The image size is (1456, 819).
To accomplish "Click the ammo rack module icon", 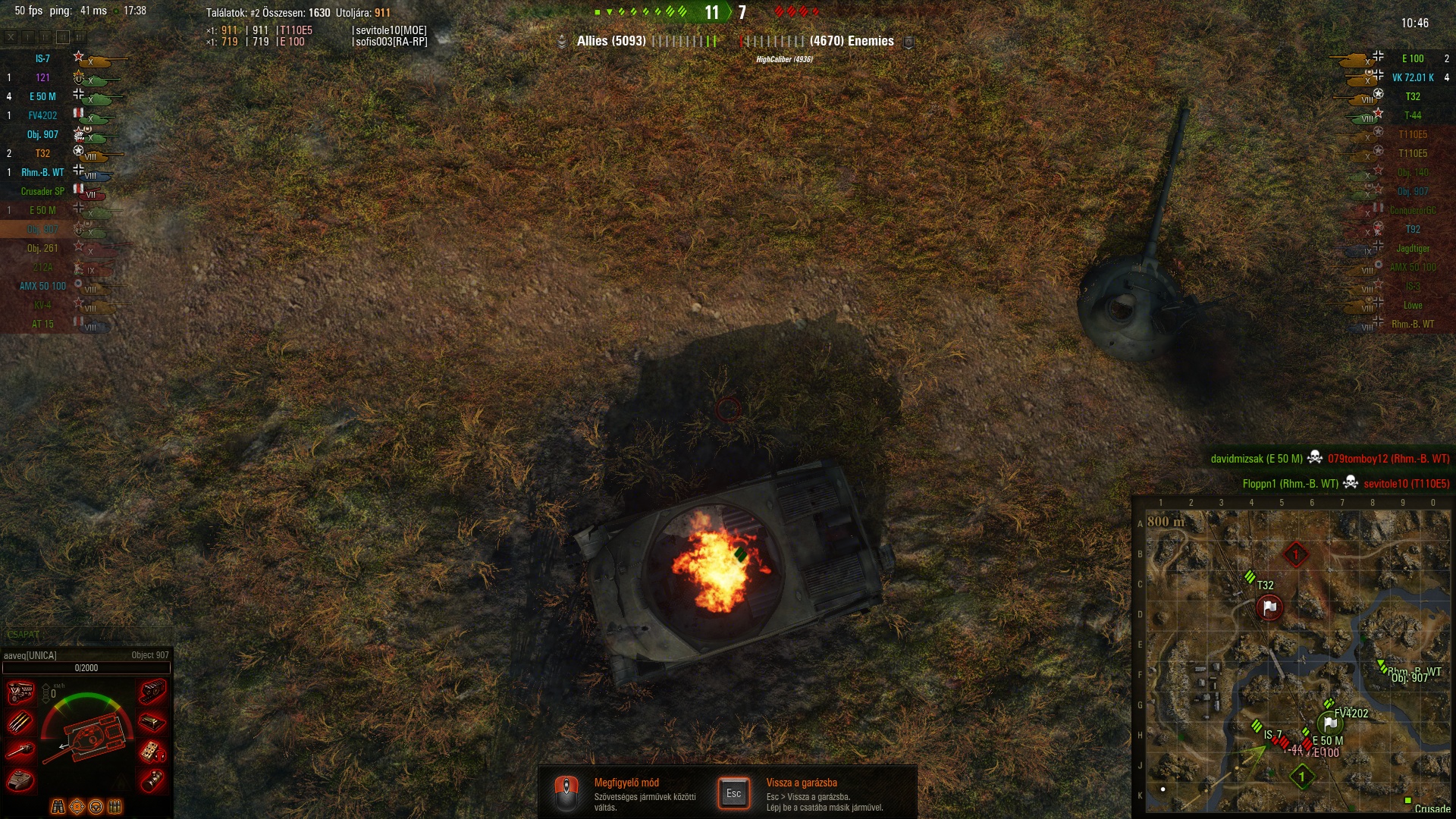I will 20,721.
